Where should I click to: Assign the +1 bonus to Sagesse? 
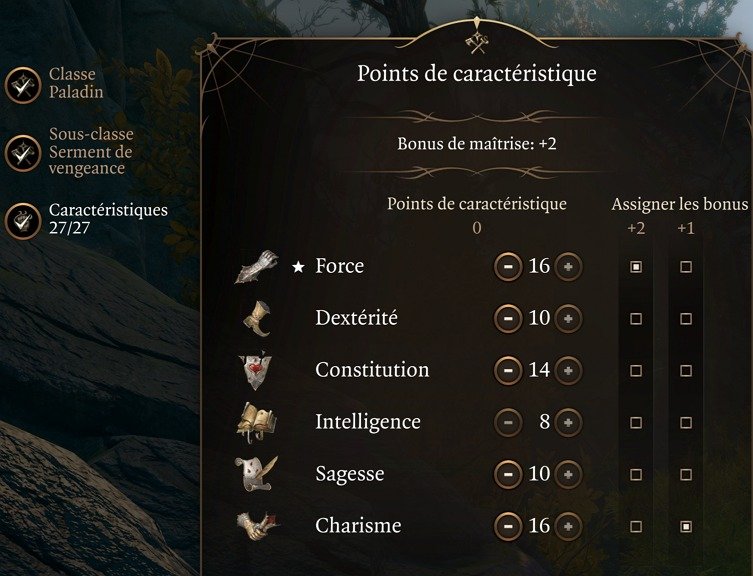(686, 475)
